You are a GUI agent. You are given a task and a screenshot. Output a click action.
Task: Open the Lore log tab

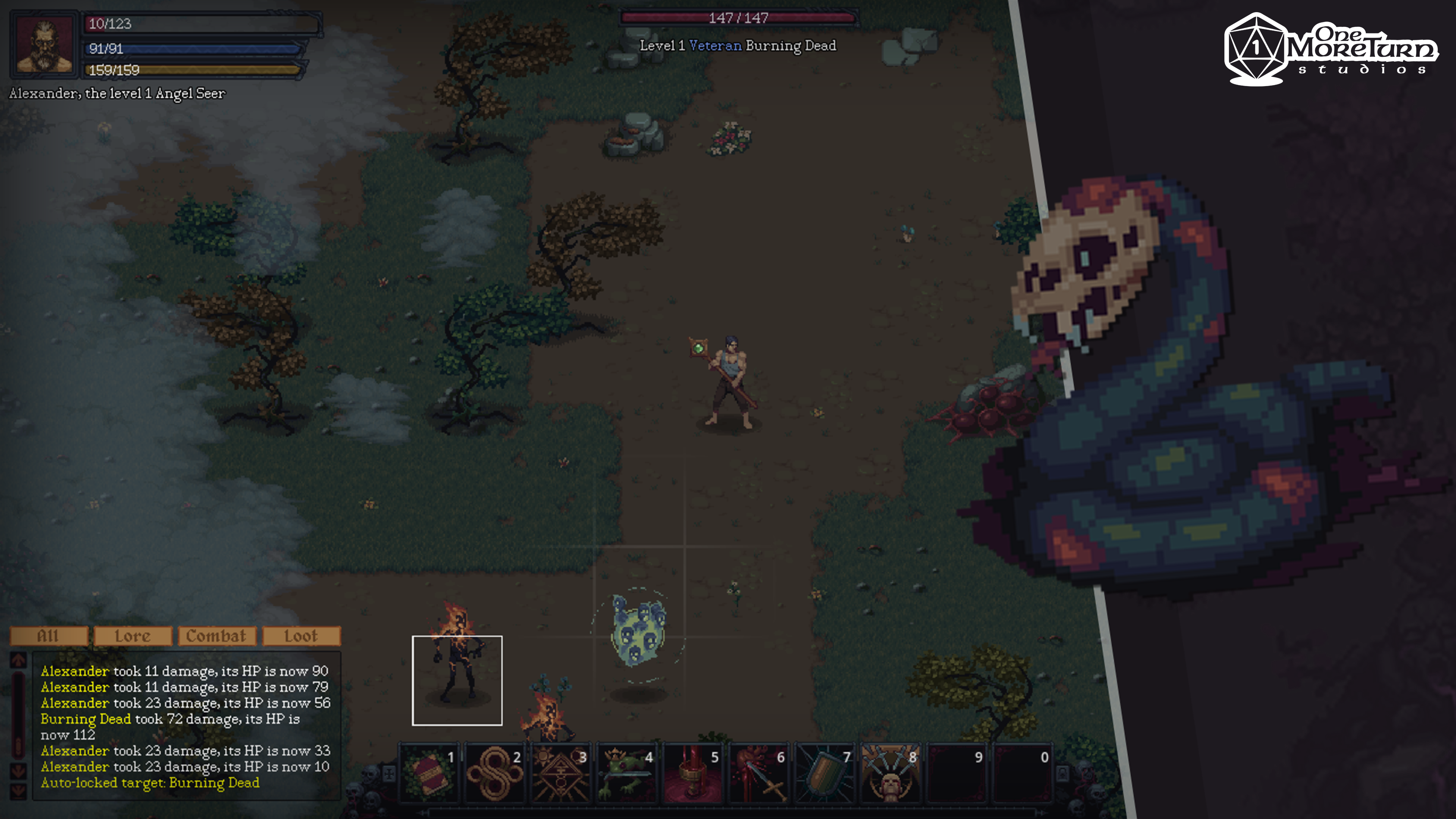pos(133,636)
